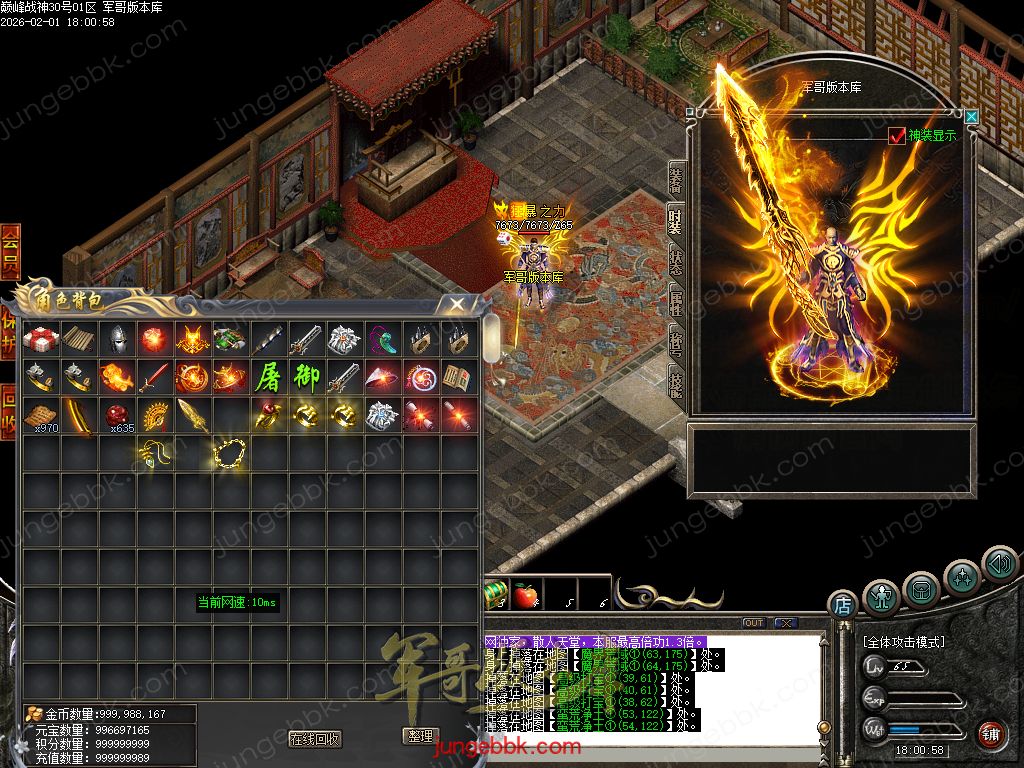This screenshot has width=1024, height=768.
Task: Toggle the 神装显示 checkbox
Action: (x=896, y=136)
